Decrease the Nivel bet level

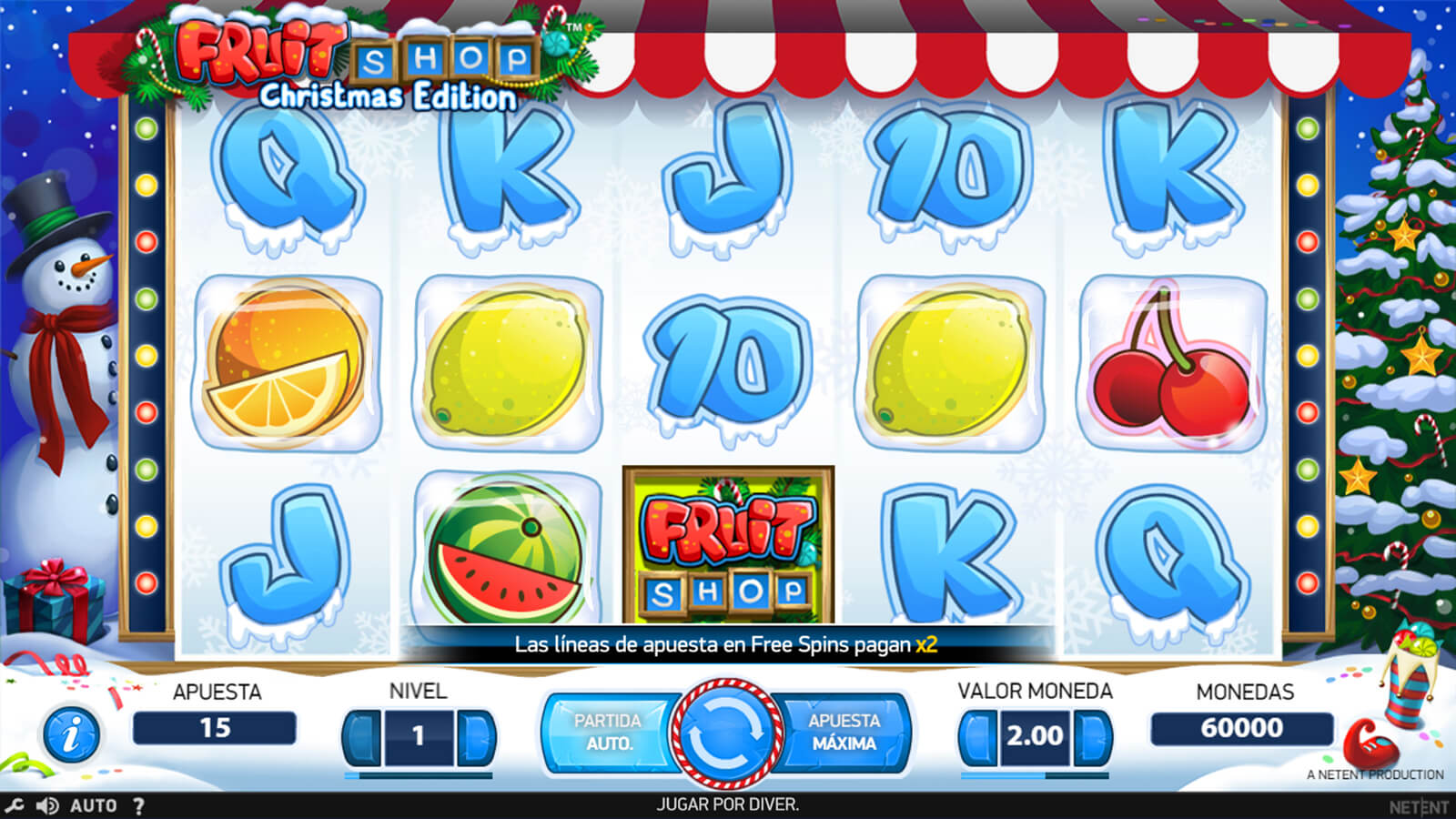pos(362,736)
